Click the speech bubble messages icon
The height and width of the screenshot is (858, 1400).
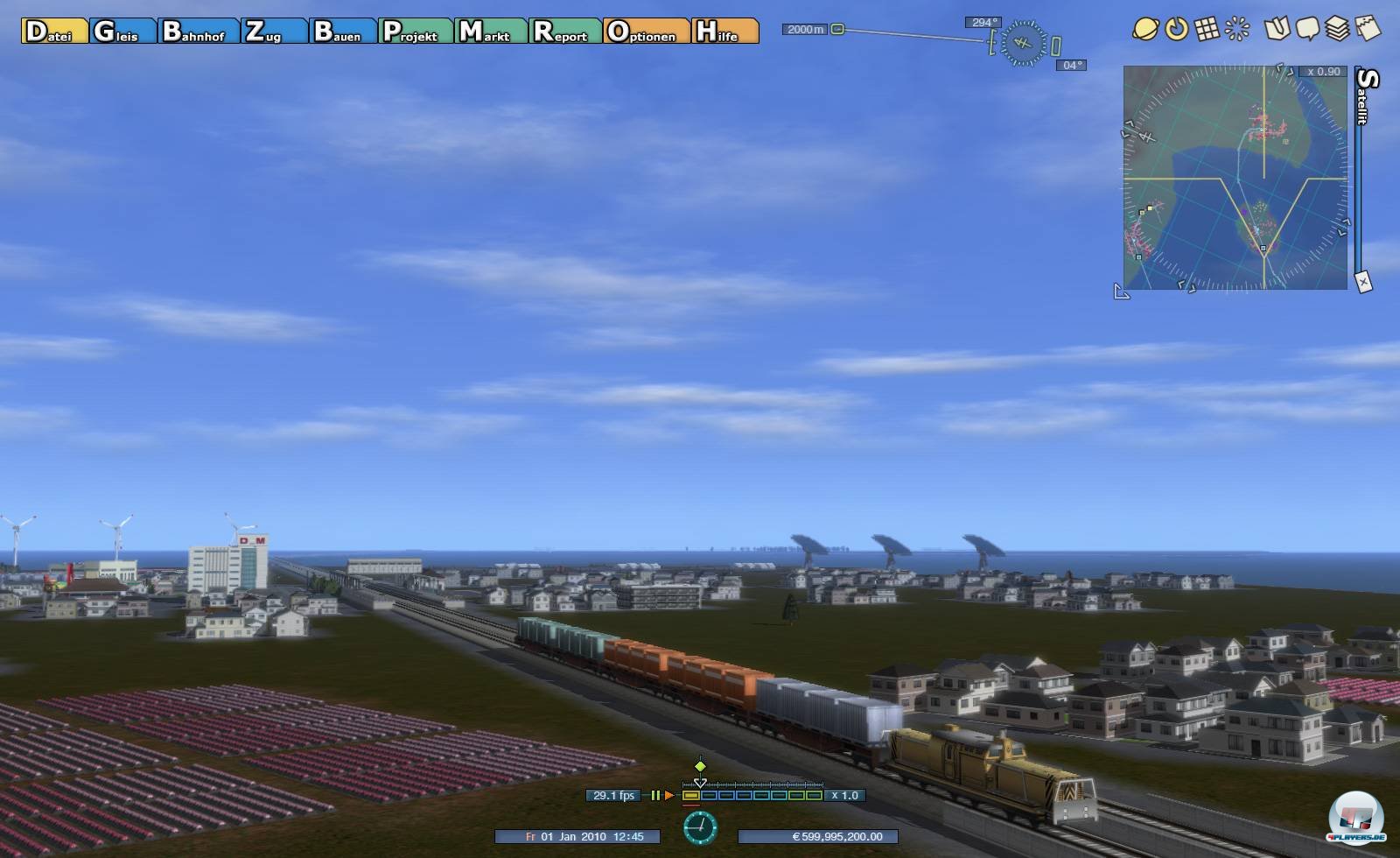(x=1310, y=29)
